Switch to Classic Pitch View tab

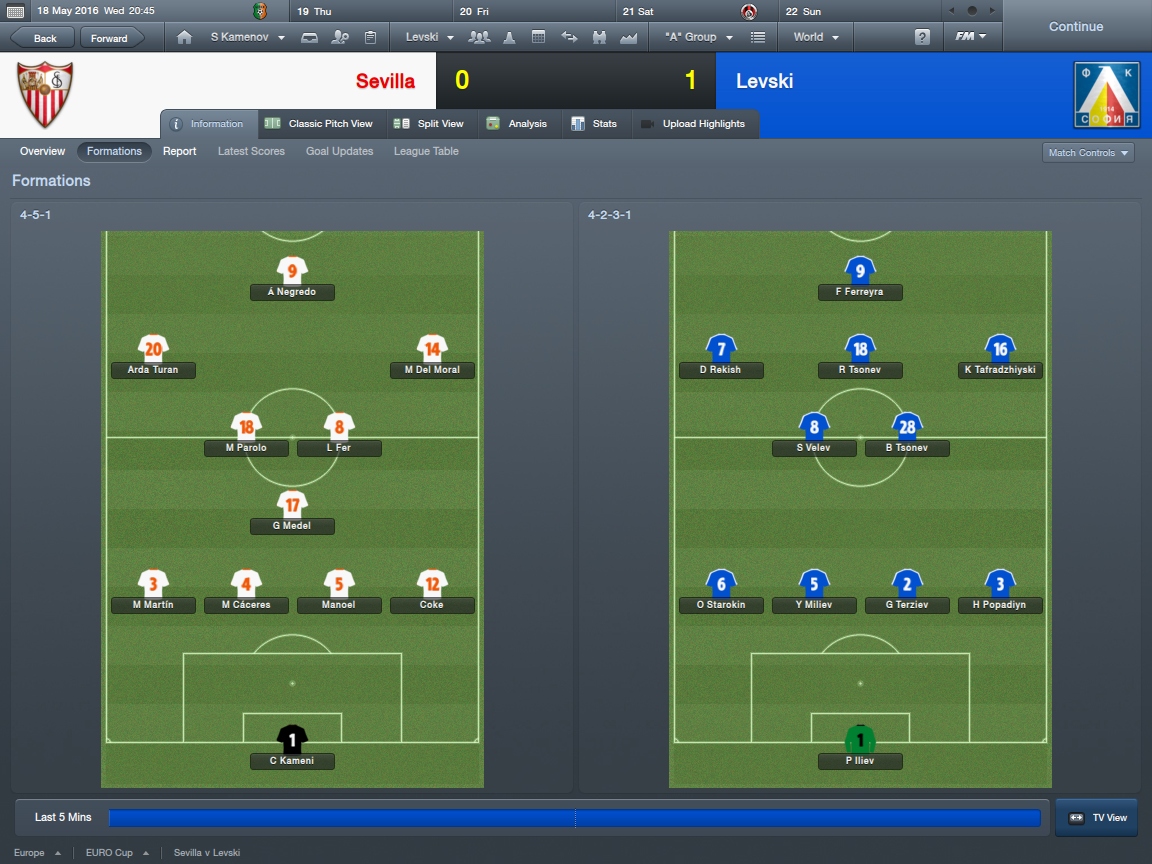coord(319,124)
